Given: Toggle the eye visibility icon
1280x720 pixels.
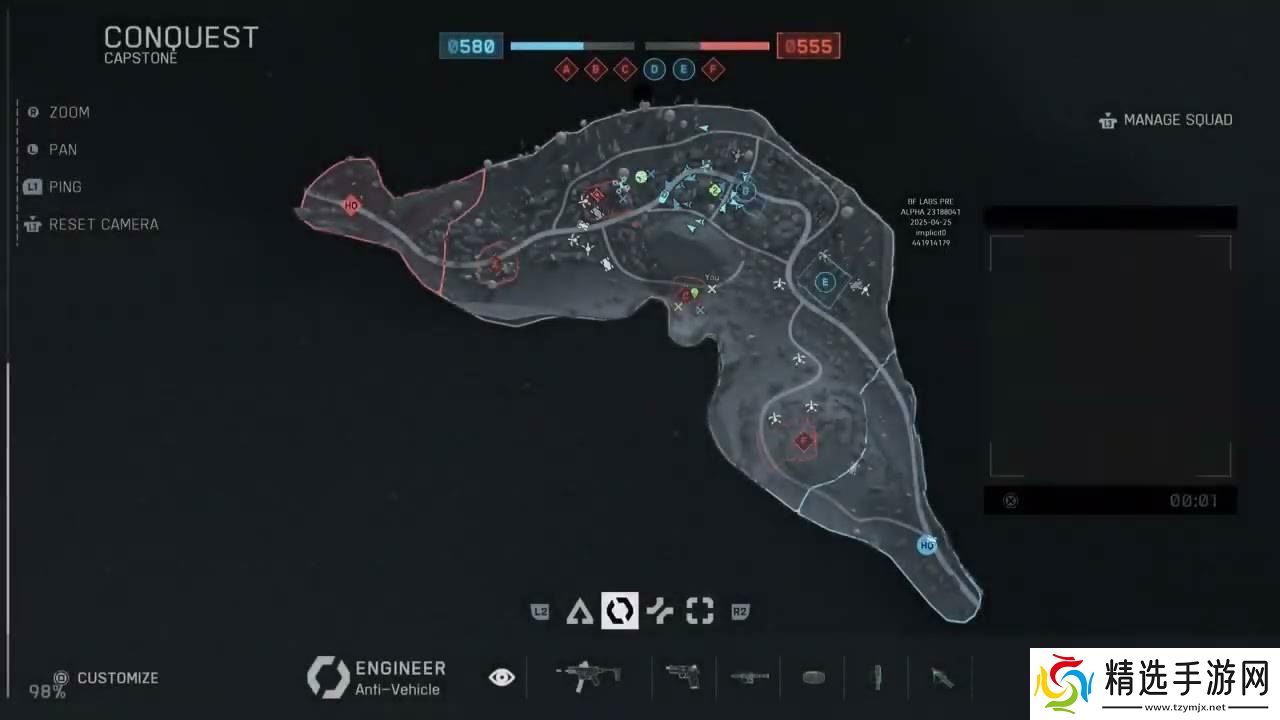Looking at the screenshot, I should pyautogui.click(x=502, y=678).
